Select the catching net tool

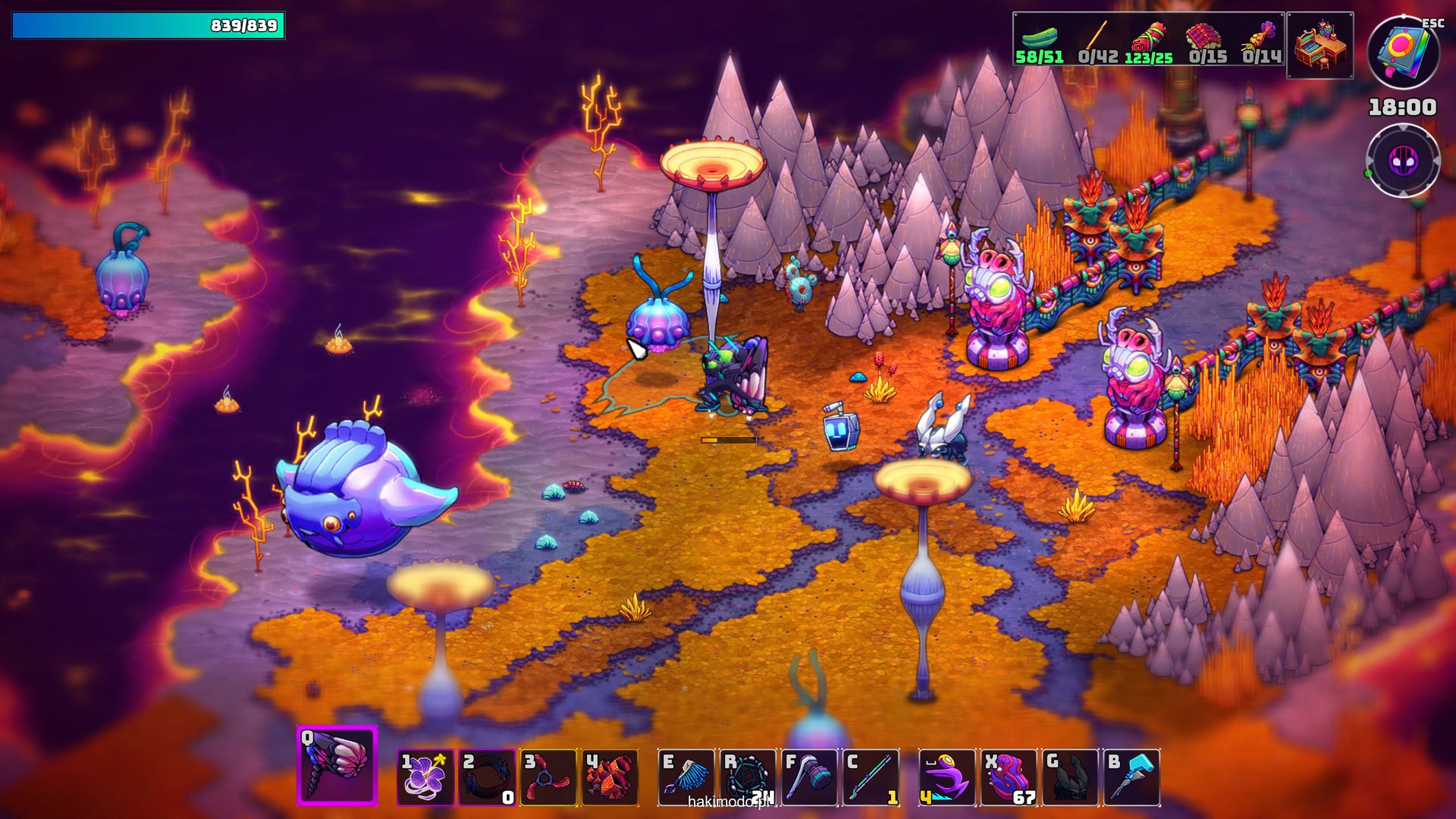coord(748,777)
